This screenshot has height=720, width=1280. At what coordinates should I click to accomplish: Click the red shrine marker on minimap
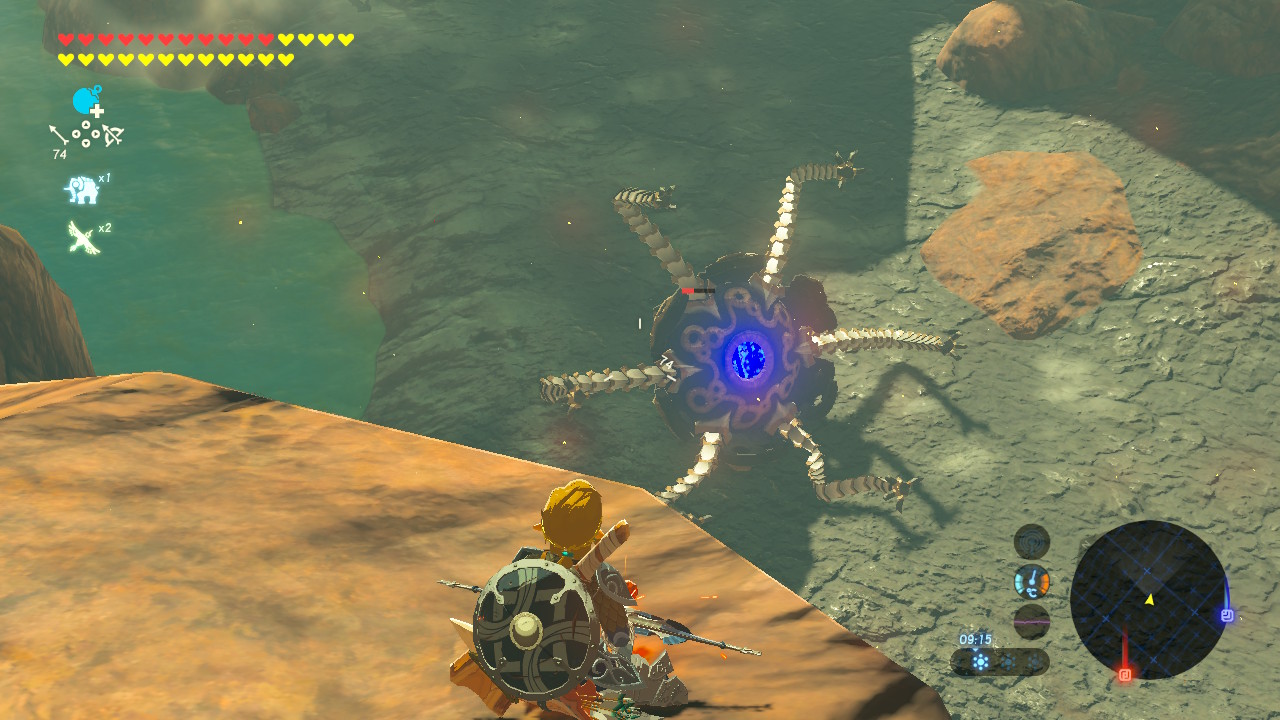coord(1125,674)
